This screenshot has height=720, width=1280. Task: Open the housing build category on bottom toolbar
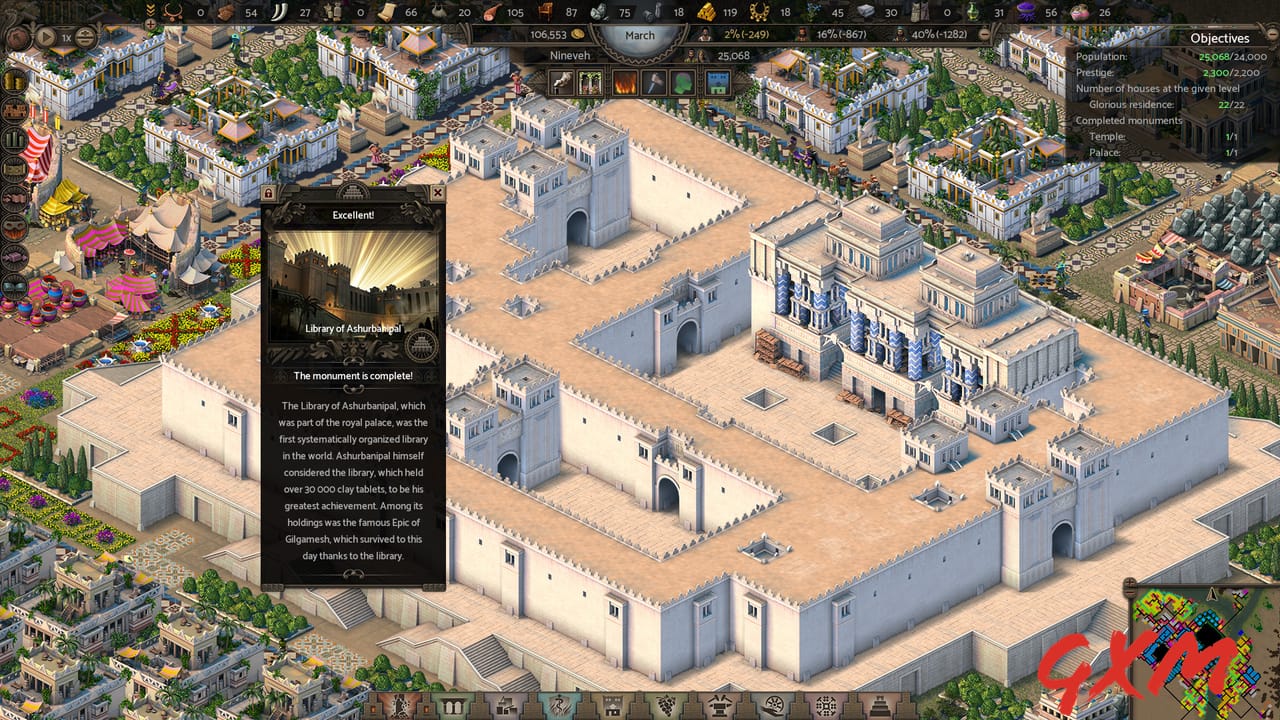pyautogui.click(x=612, y=705)
